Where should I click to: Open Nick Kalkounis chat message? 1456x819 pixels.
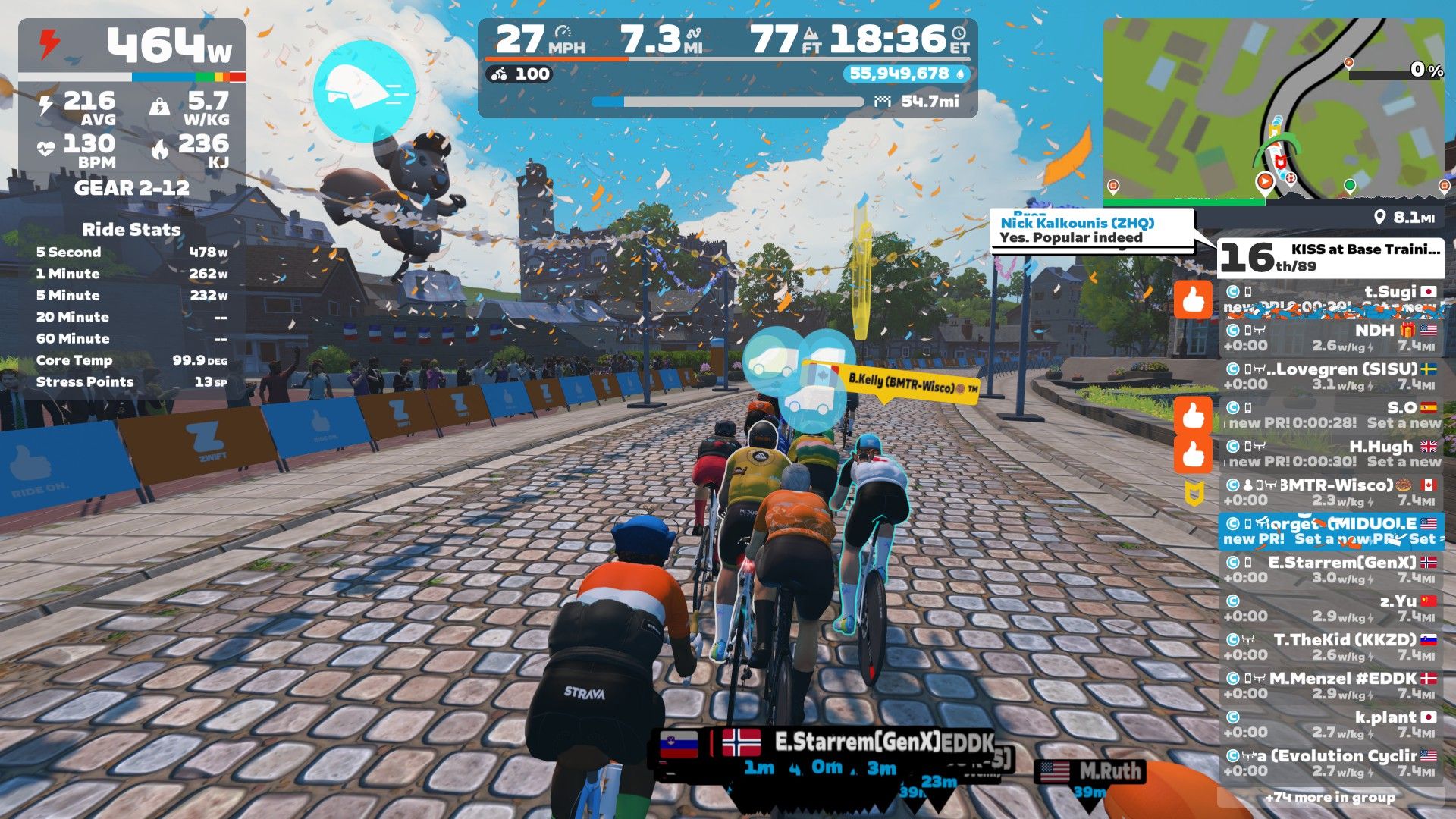[x=1091, y=230]
